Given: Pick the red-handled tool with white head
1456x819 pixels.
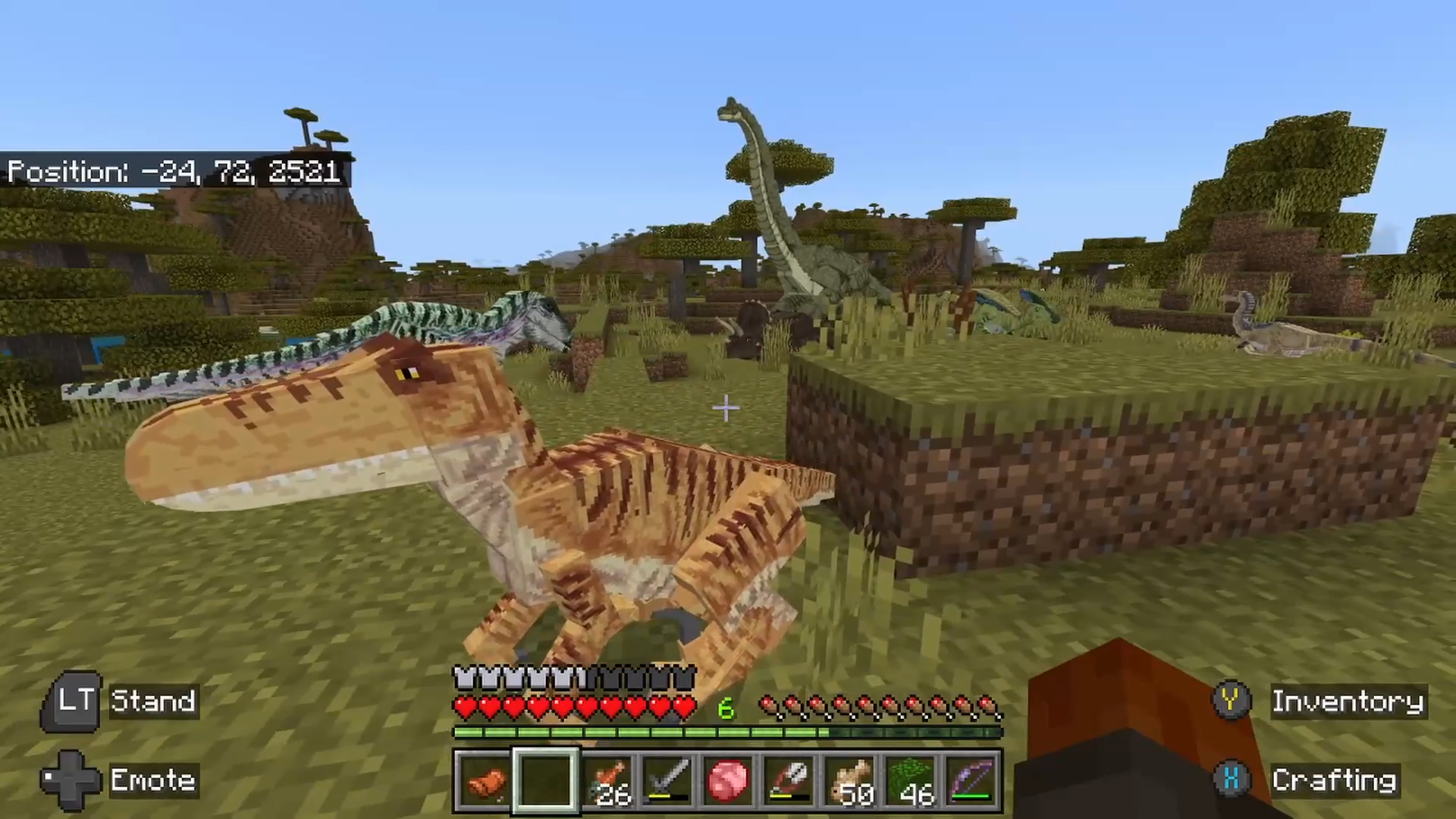Looking at the screenshot, I should tap(789, 780).
